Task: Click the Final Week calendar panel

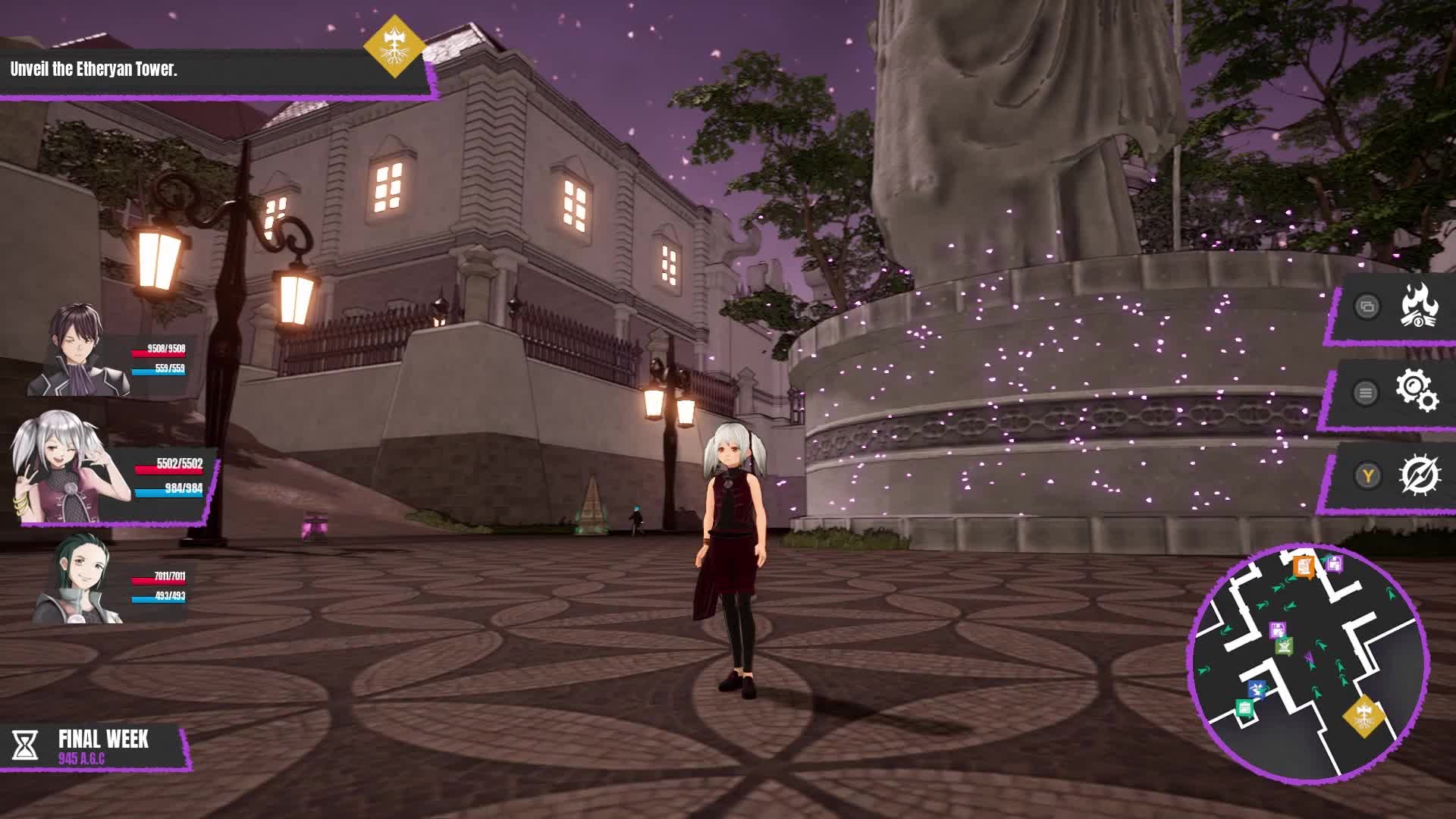Action: click(95, 746)
